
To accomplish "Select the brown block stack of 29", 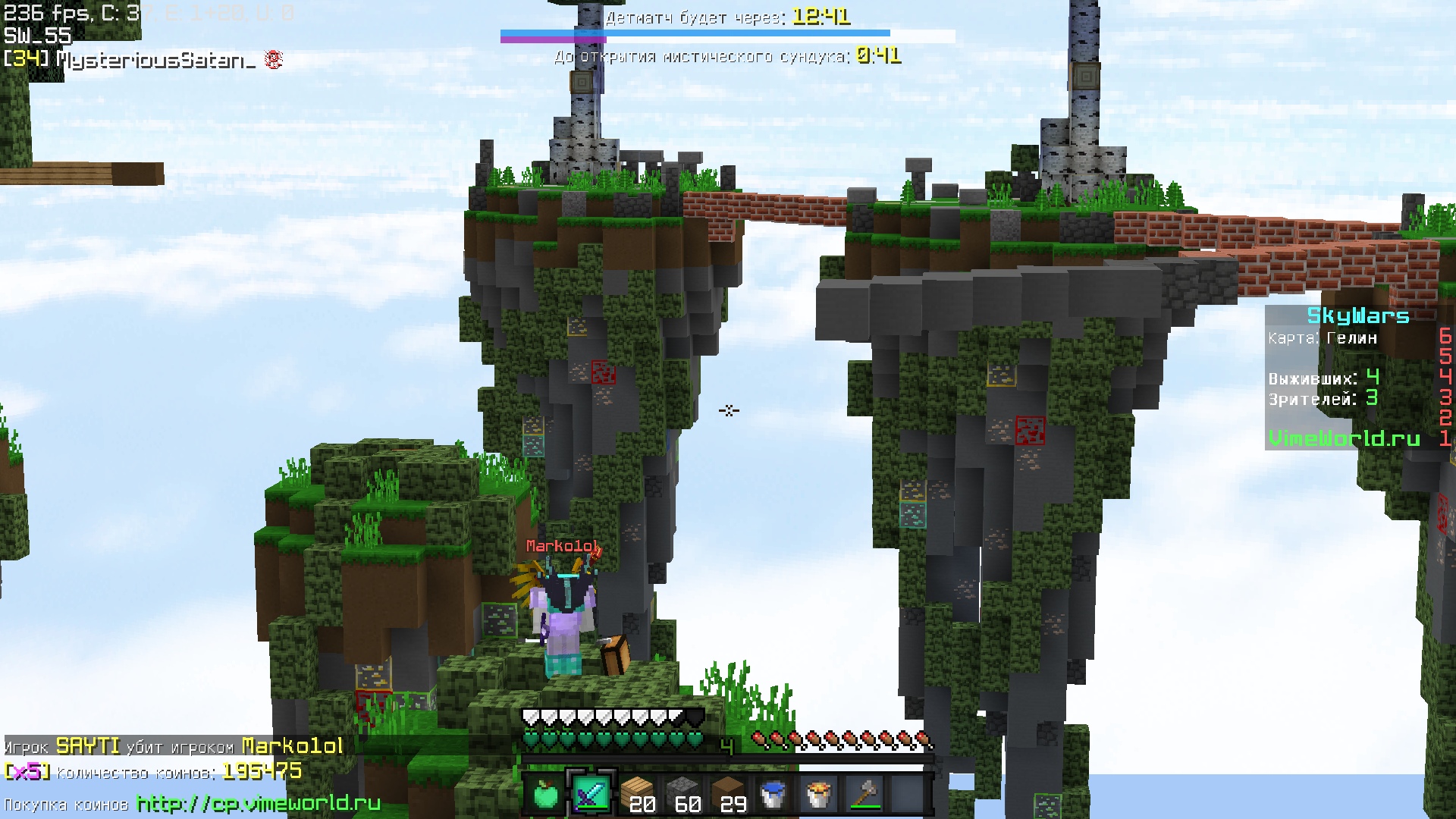I will 727,794.
